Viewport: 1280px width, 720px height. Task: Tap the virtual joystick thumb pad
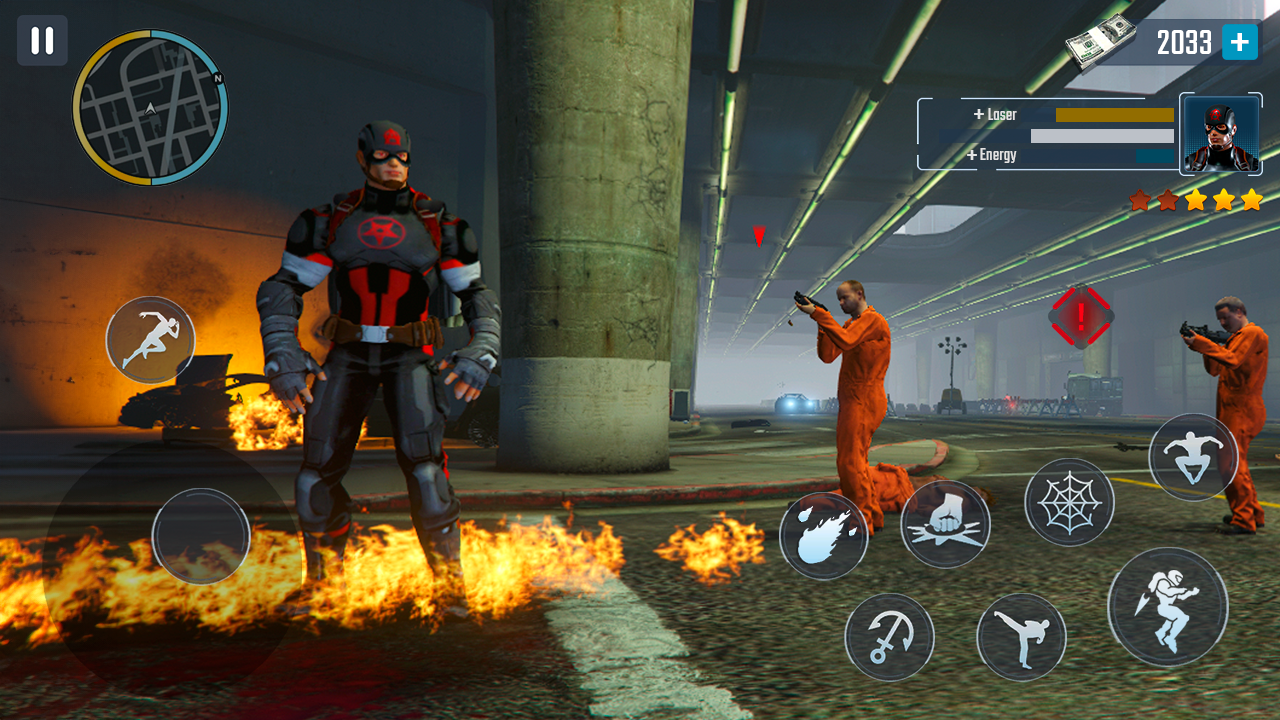(x=201, y=536)
